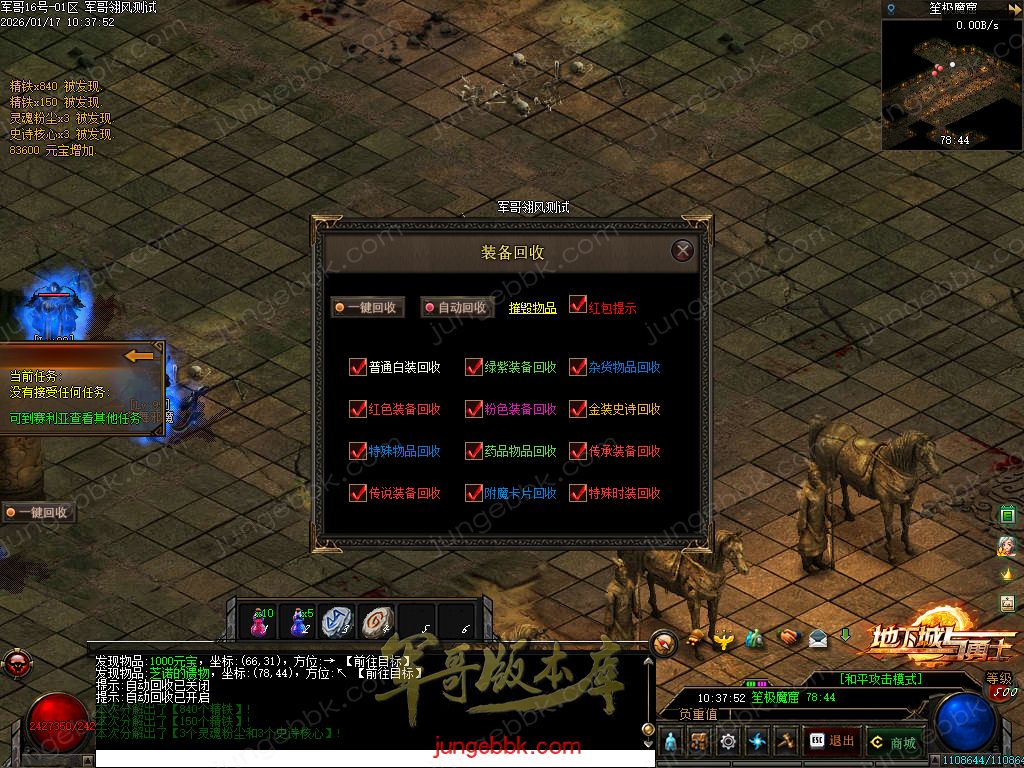Toggle 普通白装回收 checkbox
1024x768 pixels.
[x=358, y=367]
